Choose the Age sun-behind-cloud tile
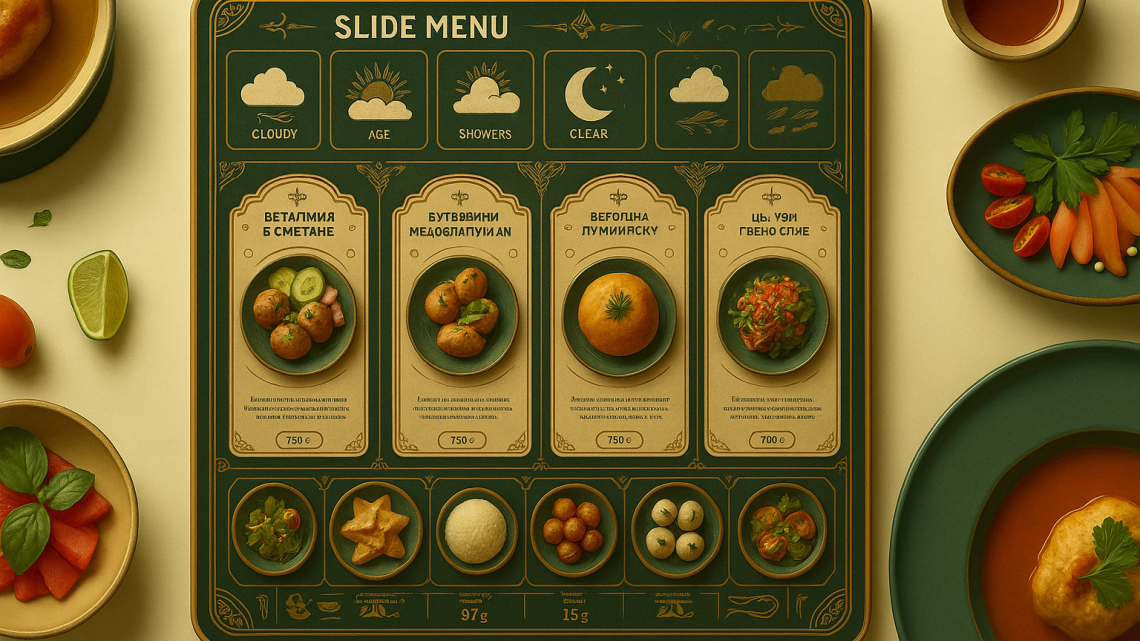Screen dimensions: 1140x641 (x=379, y=100)
